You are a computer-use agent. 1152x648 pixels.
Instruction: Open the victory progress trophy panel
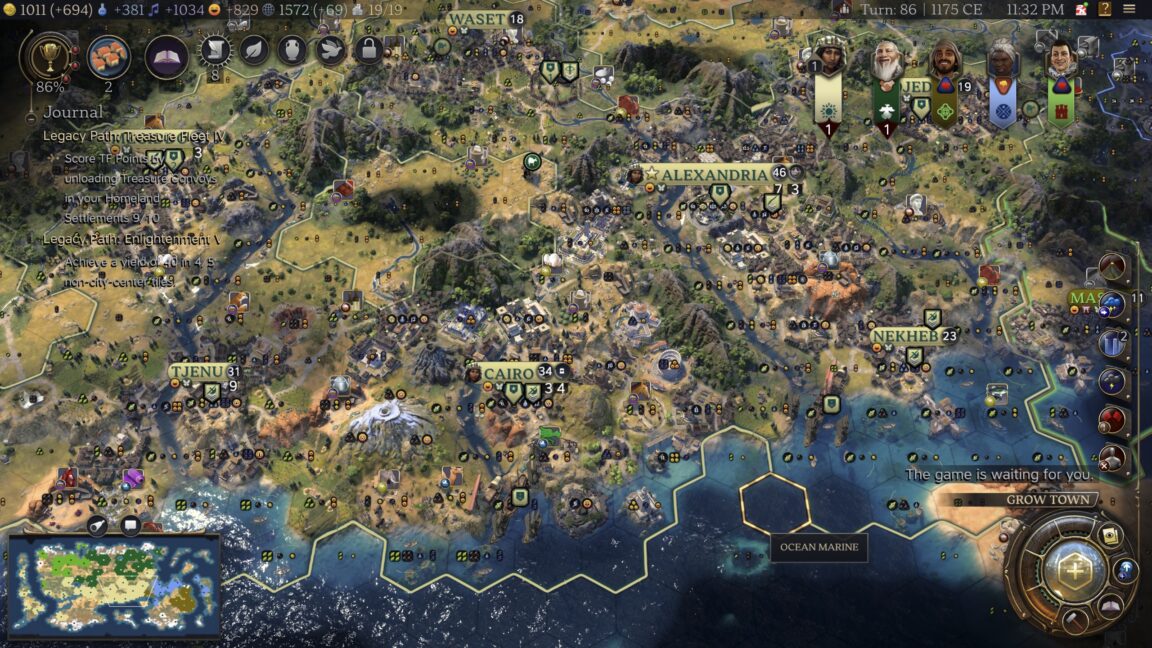tap(46, 56)
